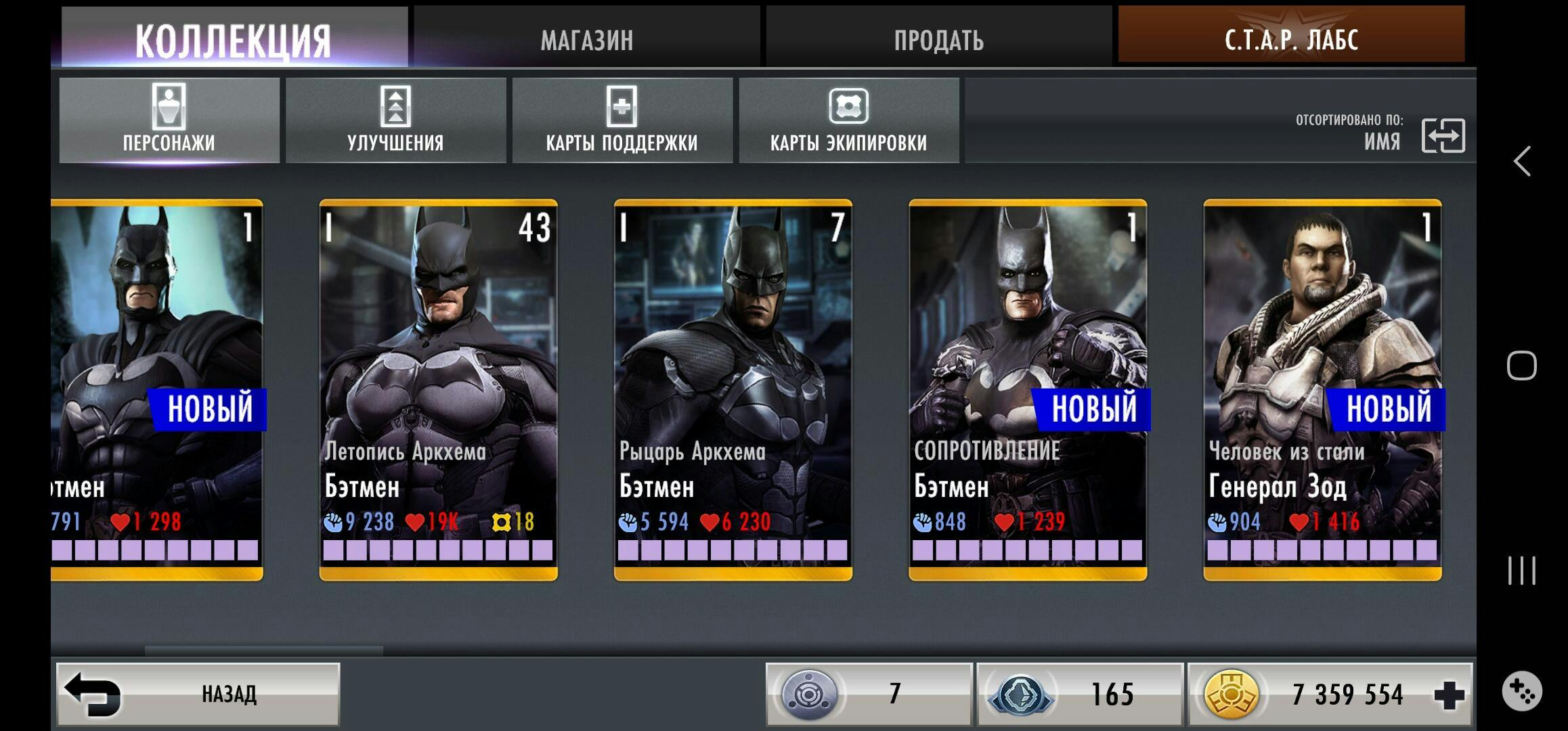The image size is (1568, 731).
Task: Open the game controller overlay icon
Action: [1522, 691]
